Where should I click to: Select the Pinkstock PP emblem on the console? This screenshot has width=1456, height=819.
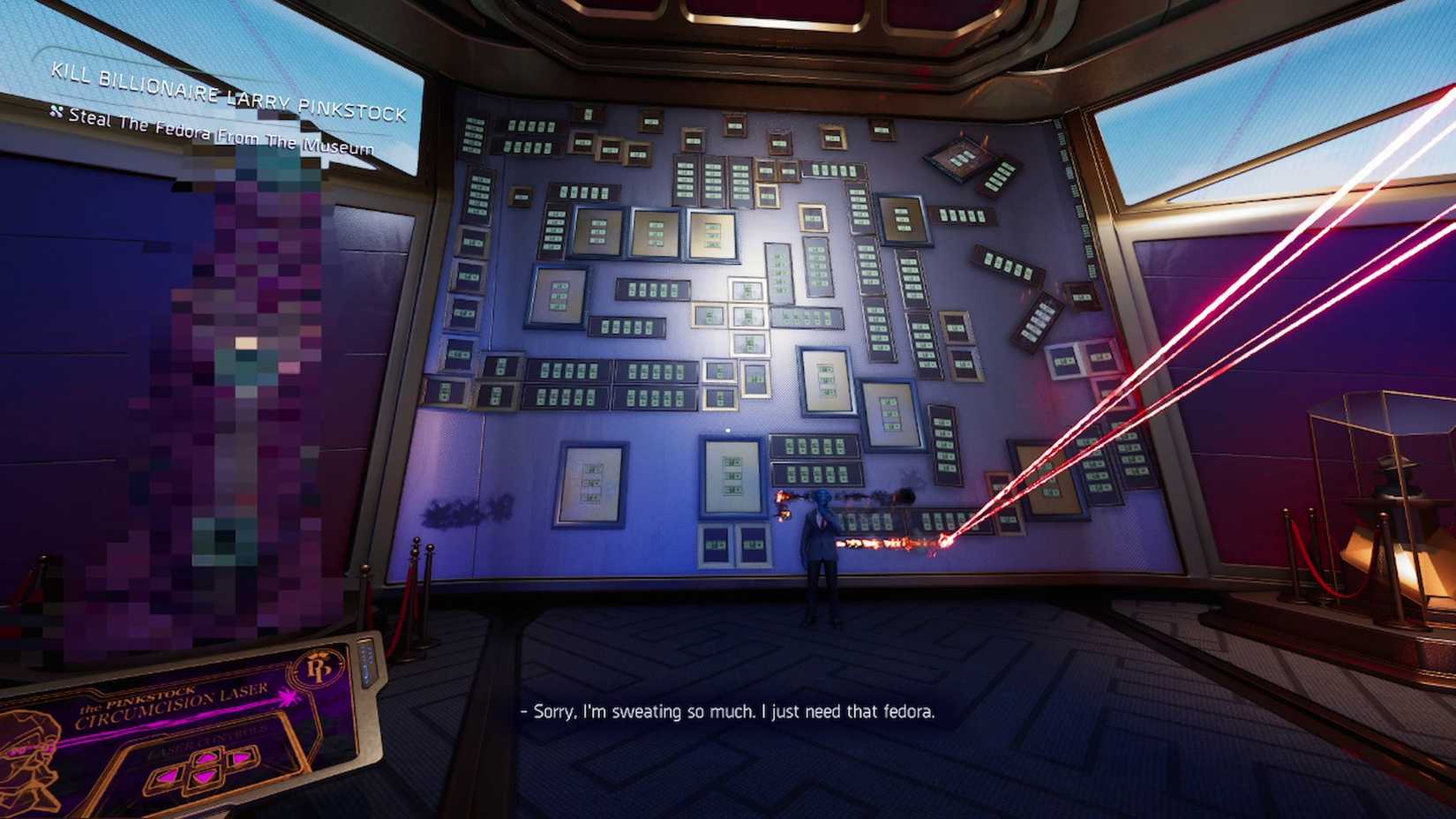click(x=318, y=668)
